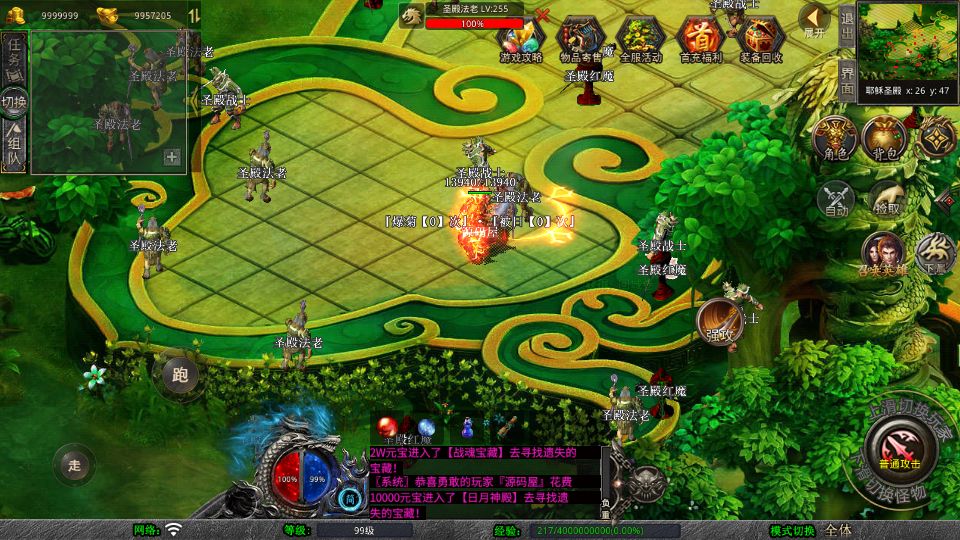Open the 背包 backpack
The image size is (960, 540).
tap(884, 137)
